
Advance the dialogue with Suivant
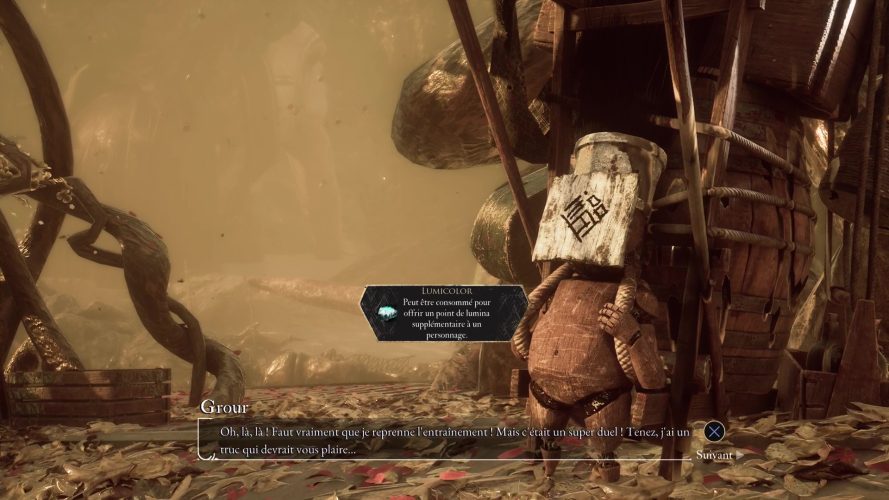(x=714, y=455)
